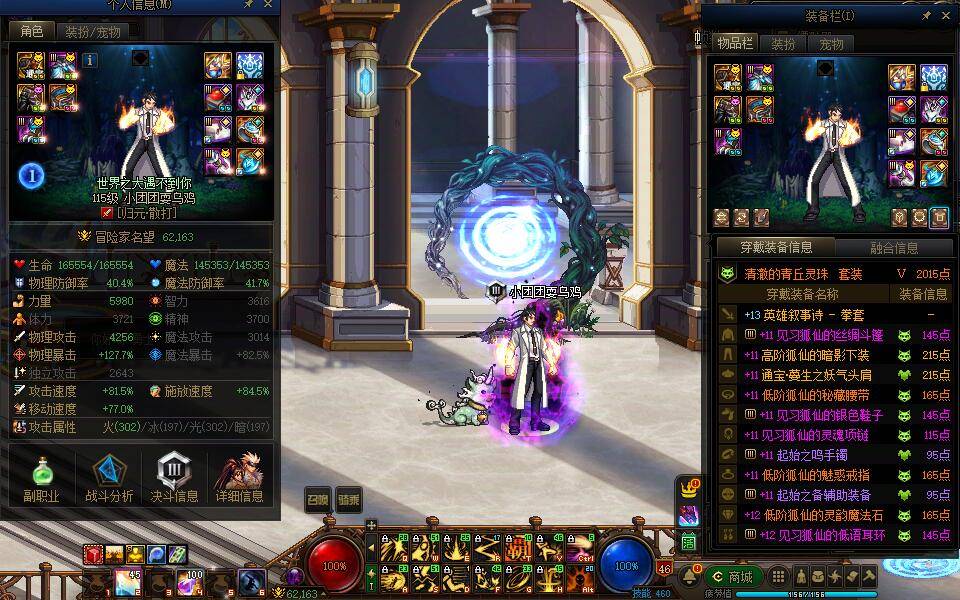960x600 pixels.
Task: Switch to the 装扮/宠物 tab
Action: 93,32
